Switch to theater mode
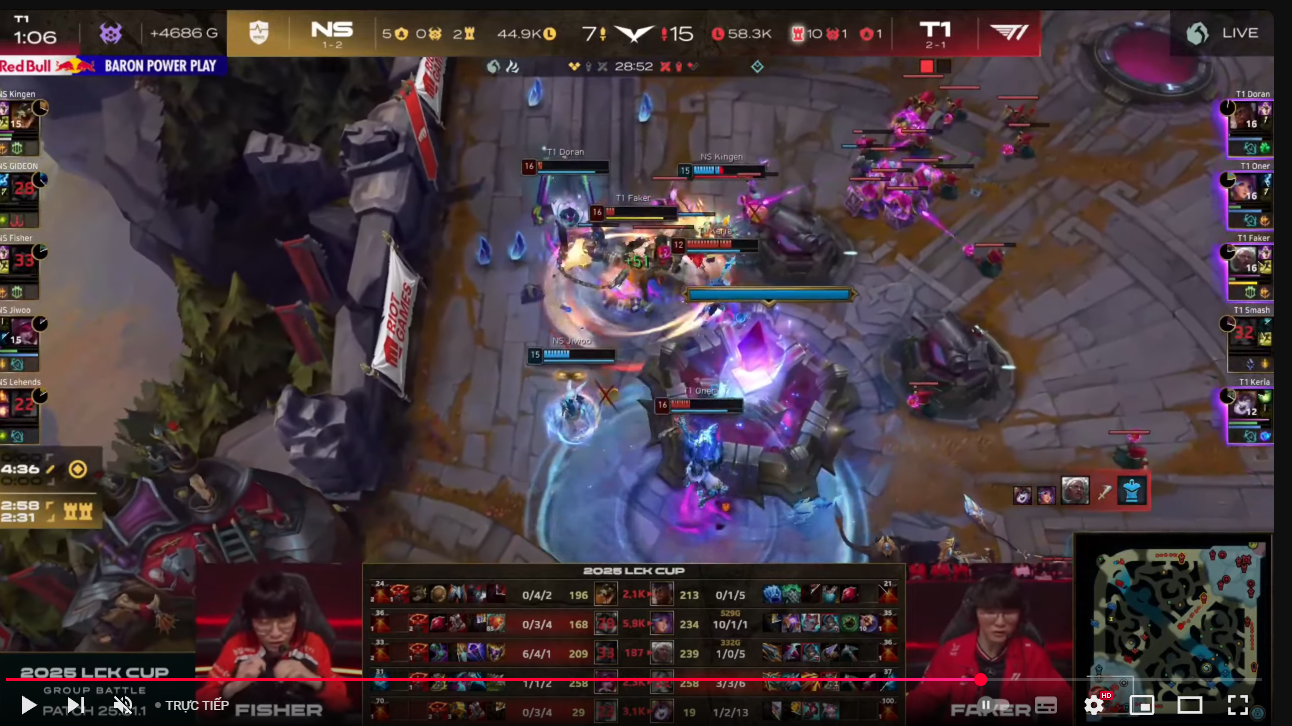Image resolution: width=1292 pixels, height=726 pixels. 1190,705
